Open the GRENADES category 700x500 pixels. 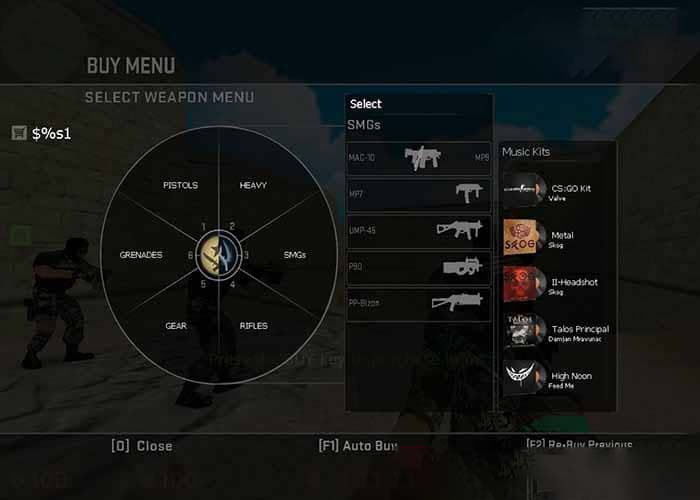[140, 255]
